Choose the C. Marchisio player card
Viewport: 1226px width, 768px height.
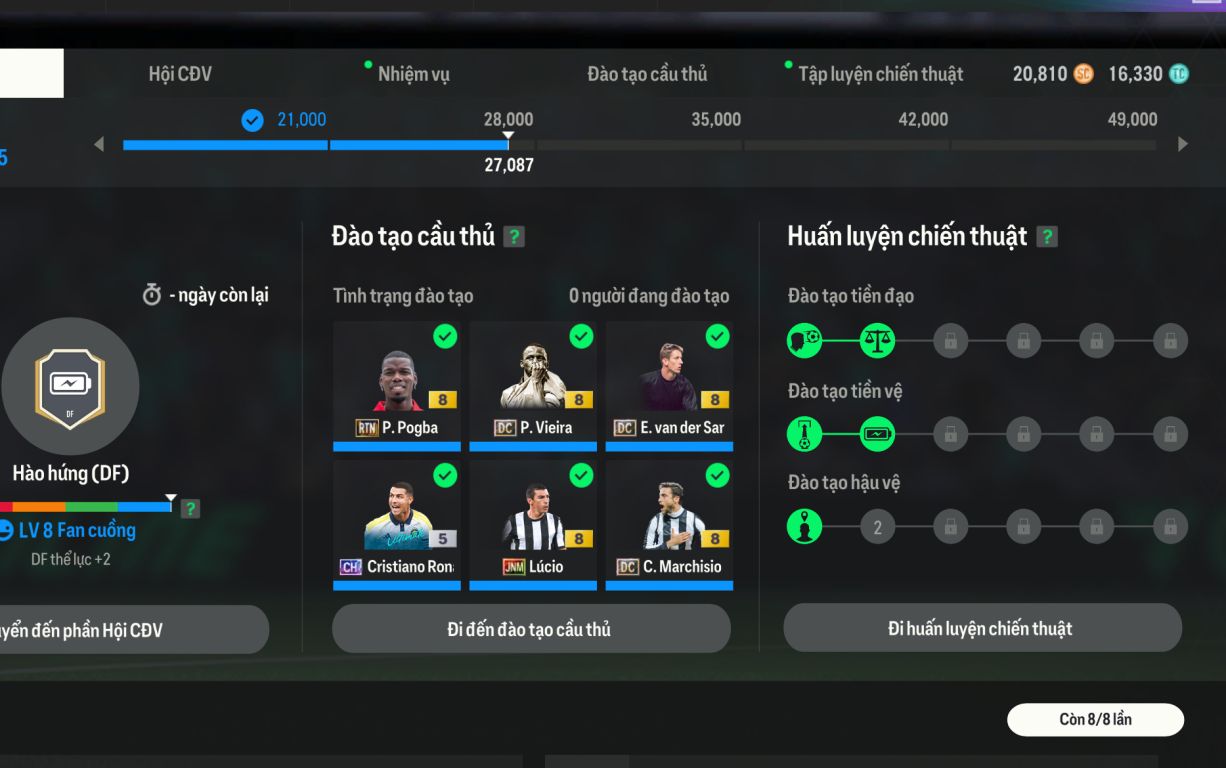[669, 524]
